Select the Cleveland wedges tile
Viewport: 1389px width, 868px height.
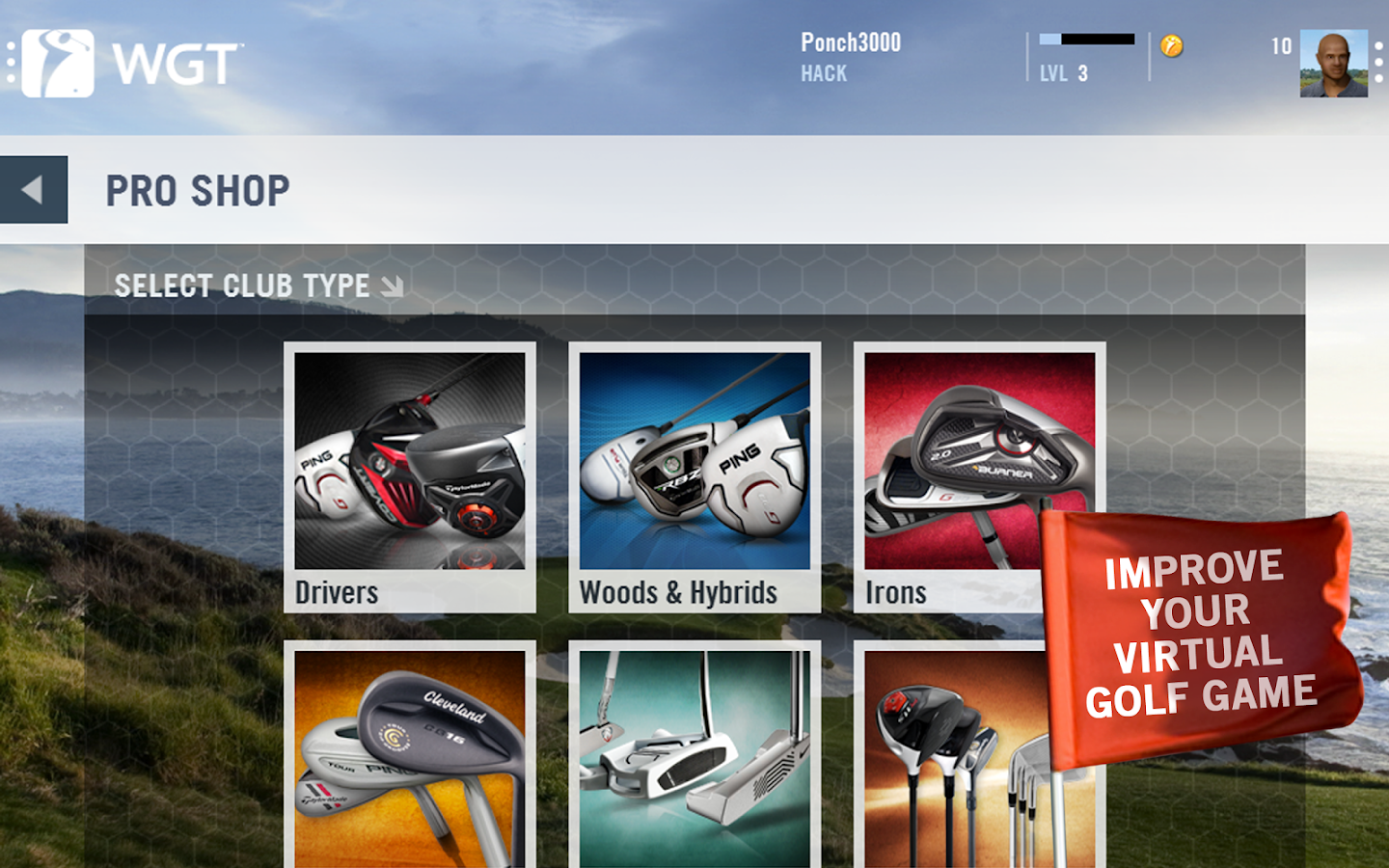click(x=410, y=757)
